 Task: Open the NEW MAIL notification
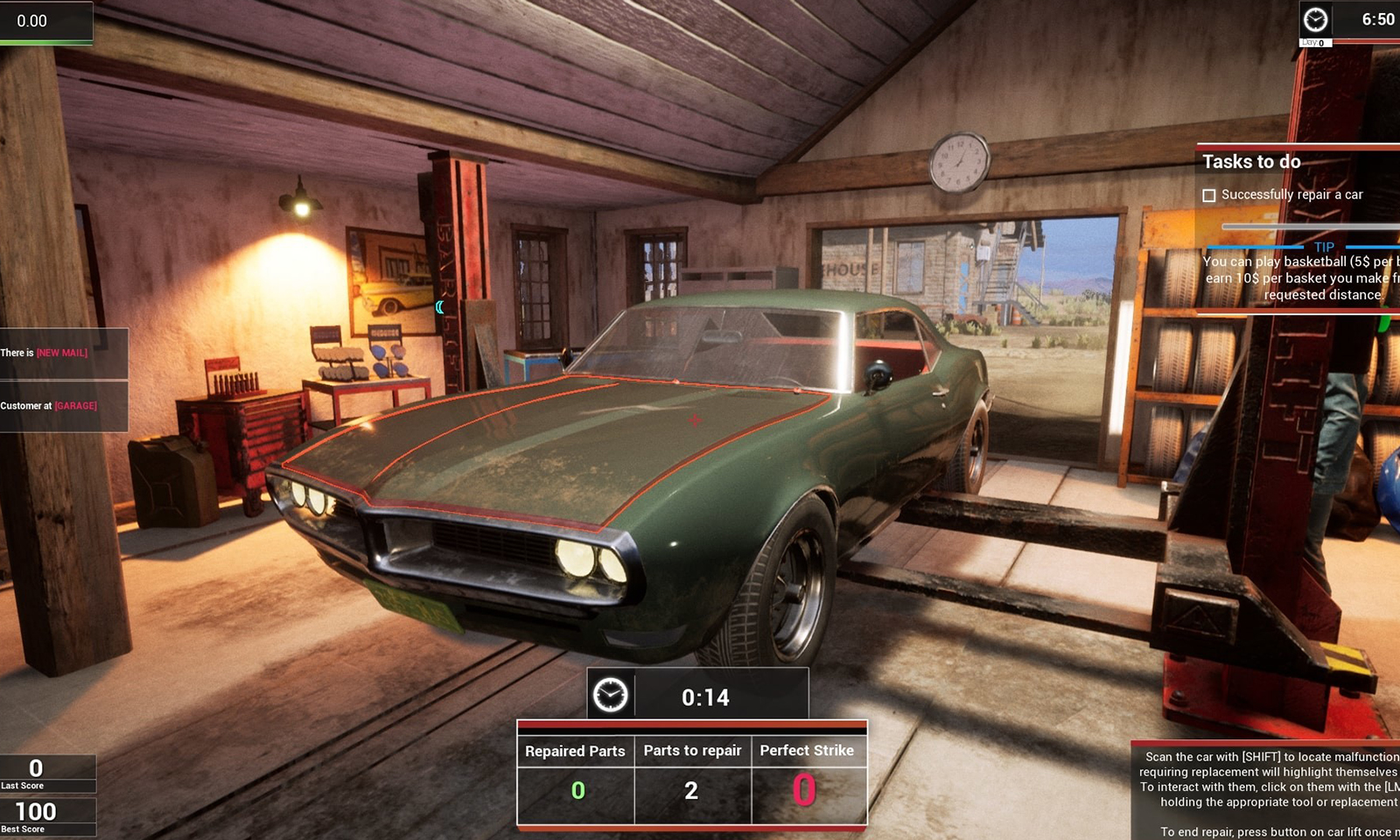[x=61, y=353]
